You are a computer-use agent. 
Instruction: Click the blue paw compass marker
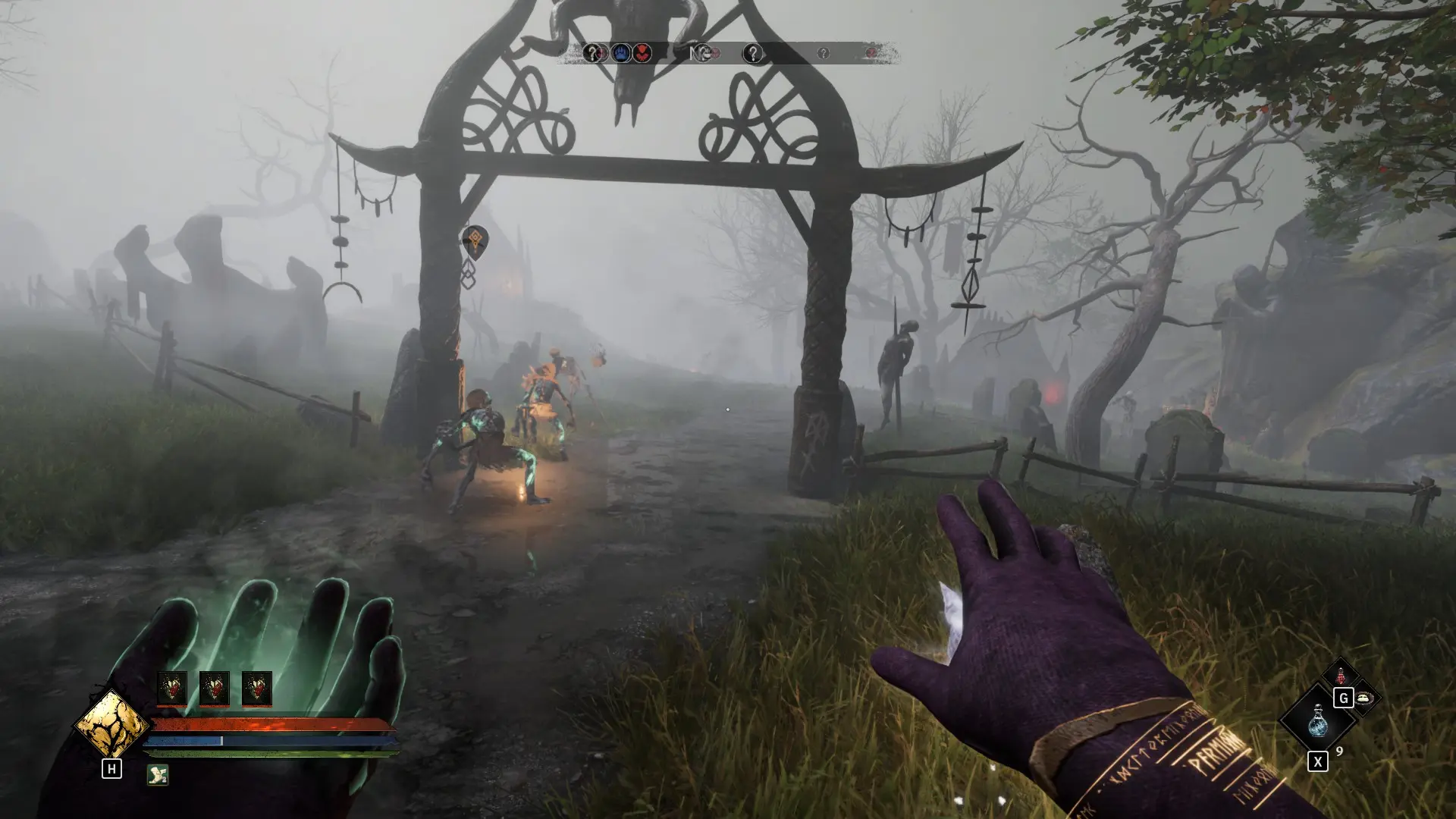[x=622, y=53]
